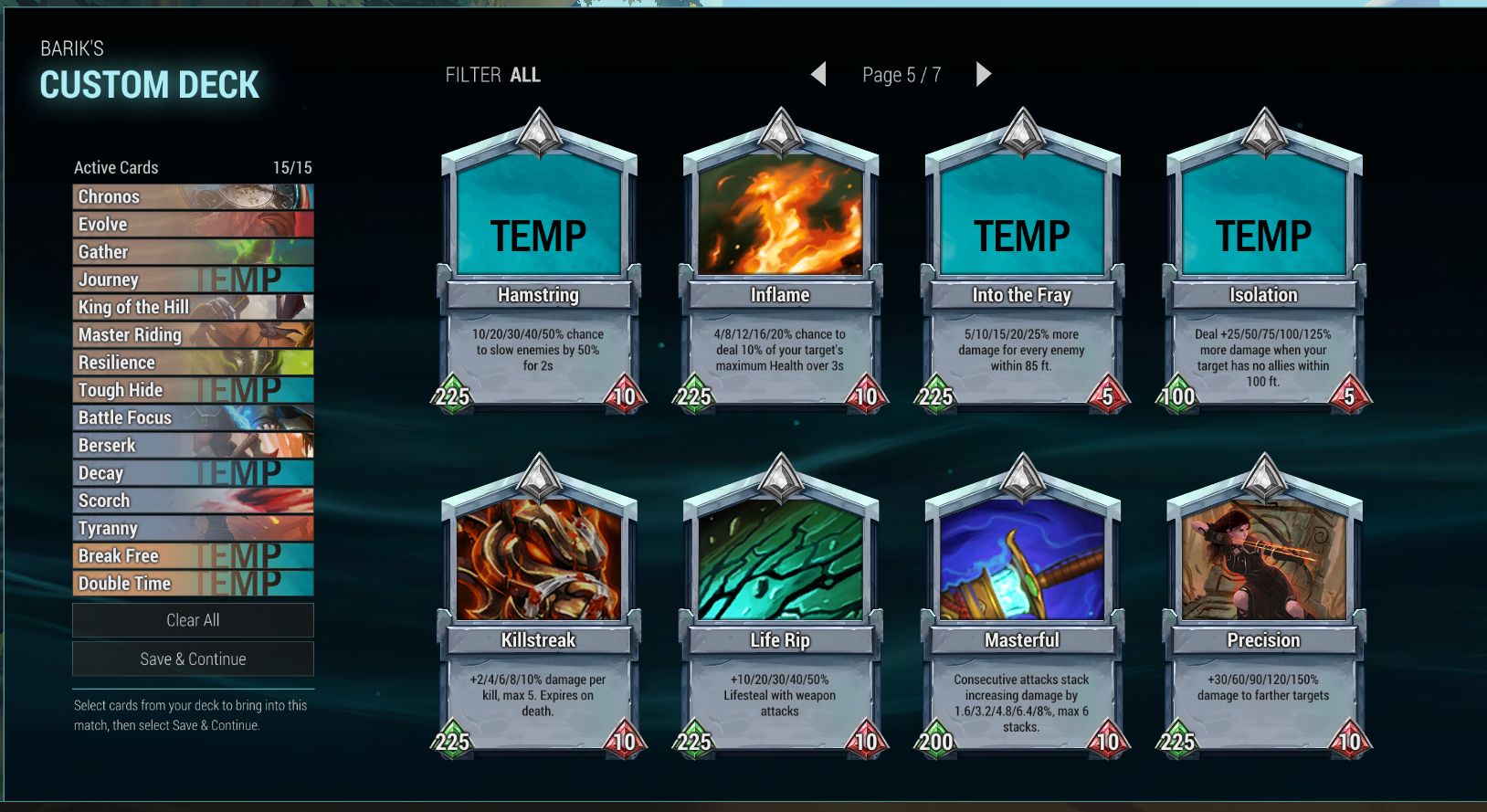The width and height of the screenshot is (1487, 812).
Task: Select Battle Focus in the active list
Action: coord(193,417)
